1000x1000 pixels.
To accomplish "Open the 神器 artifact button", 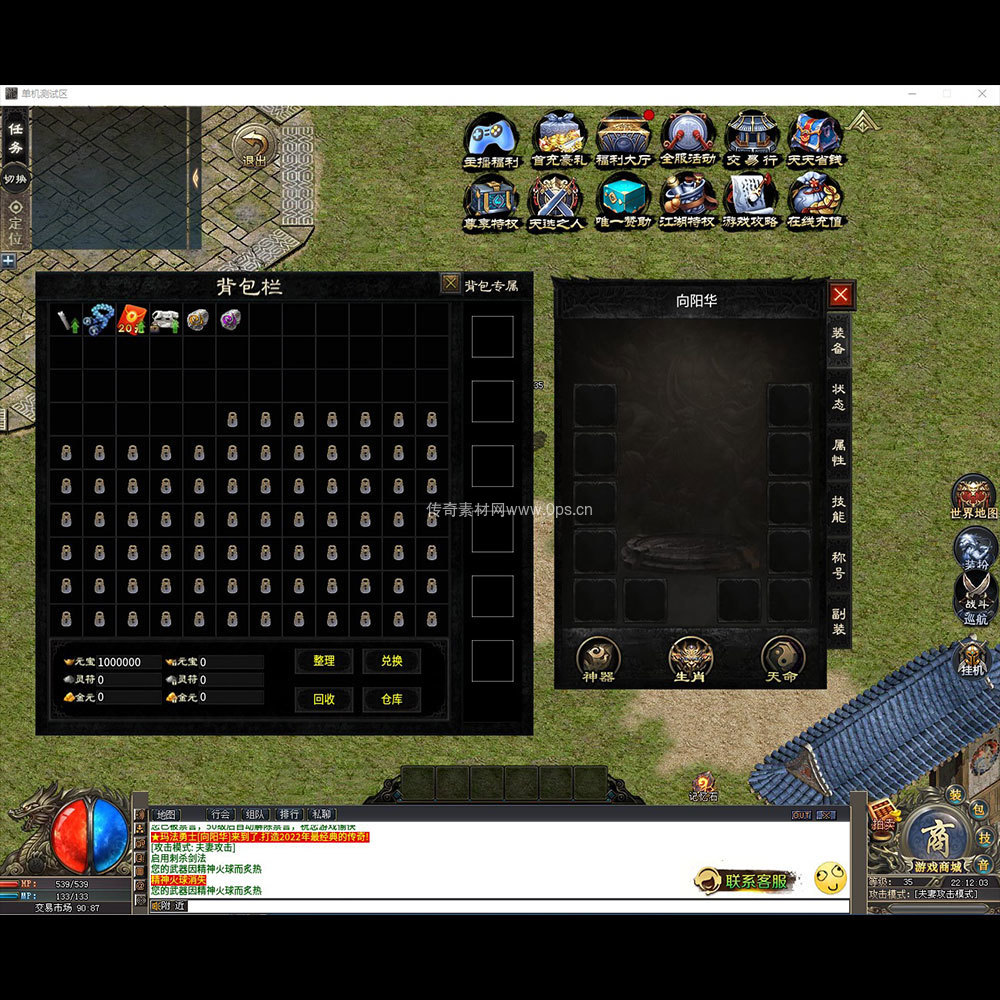I will click(x=598, y=659).
